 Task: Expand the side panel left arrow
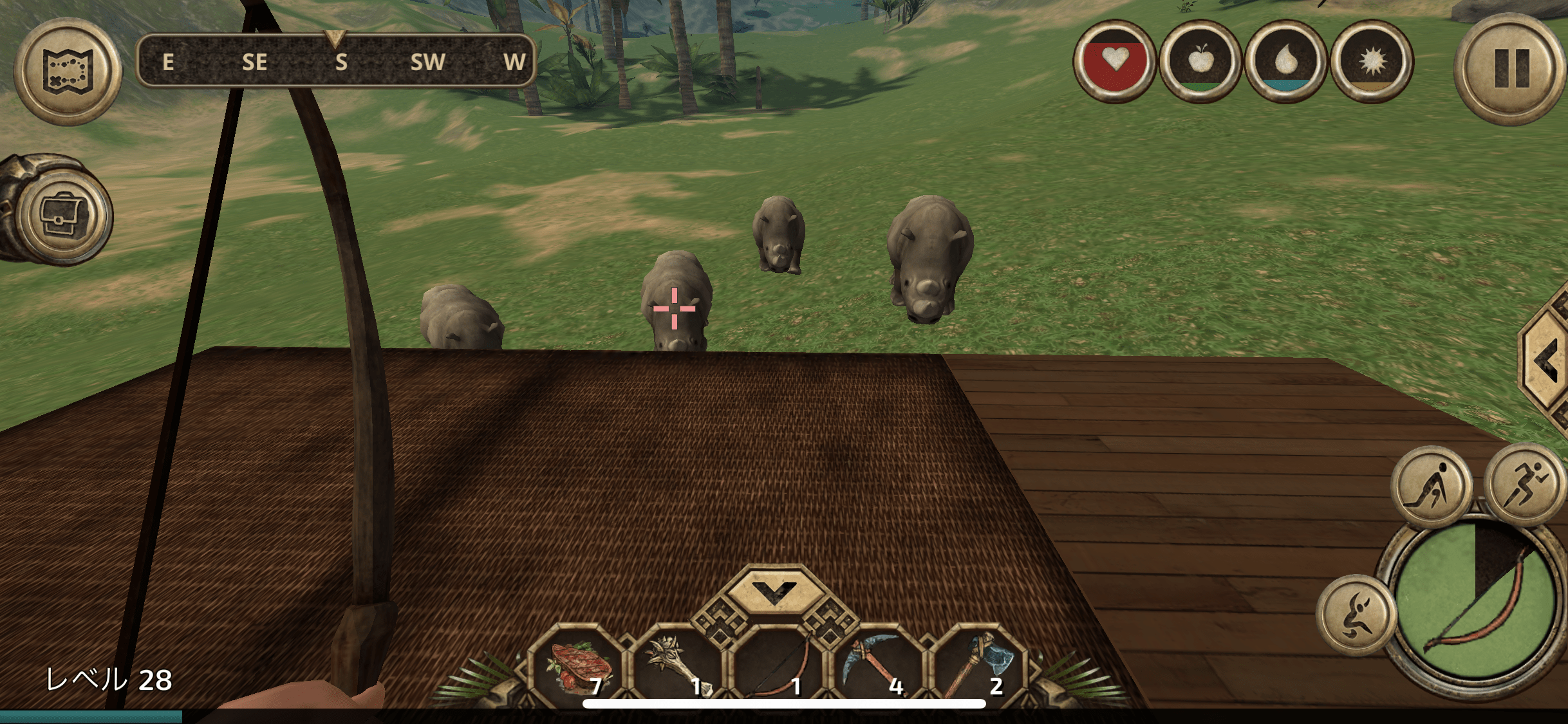click(1547, 362)
